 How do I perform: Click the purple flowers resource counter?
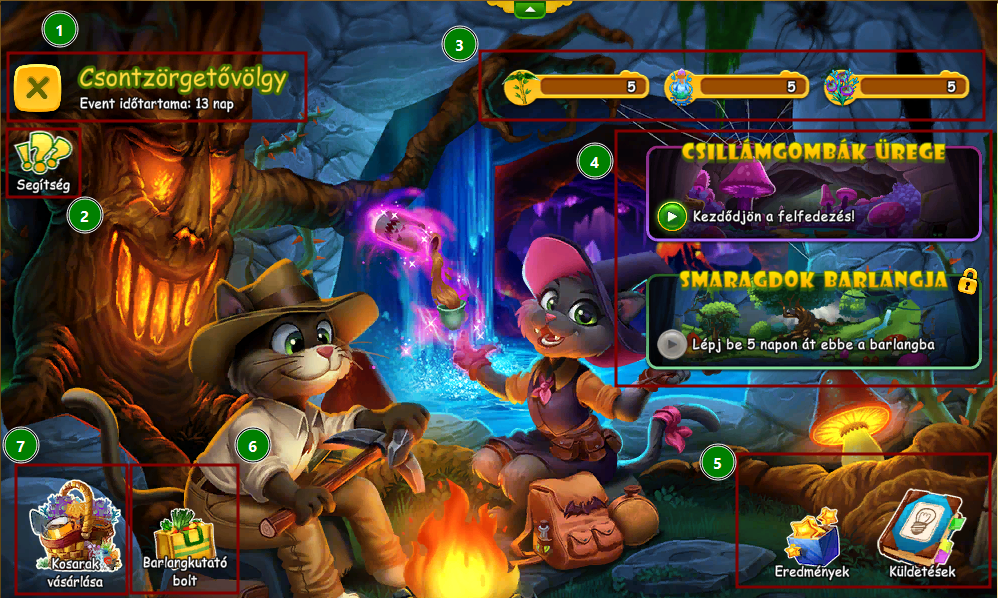pyautogui.click(x=897, y=87)
